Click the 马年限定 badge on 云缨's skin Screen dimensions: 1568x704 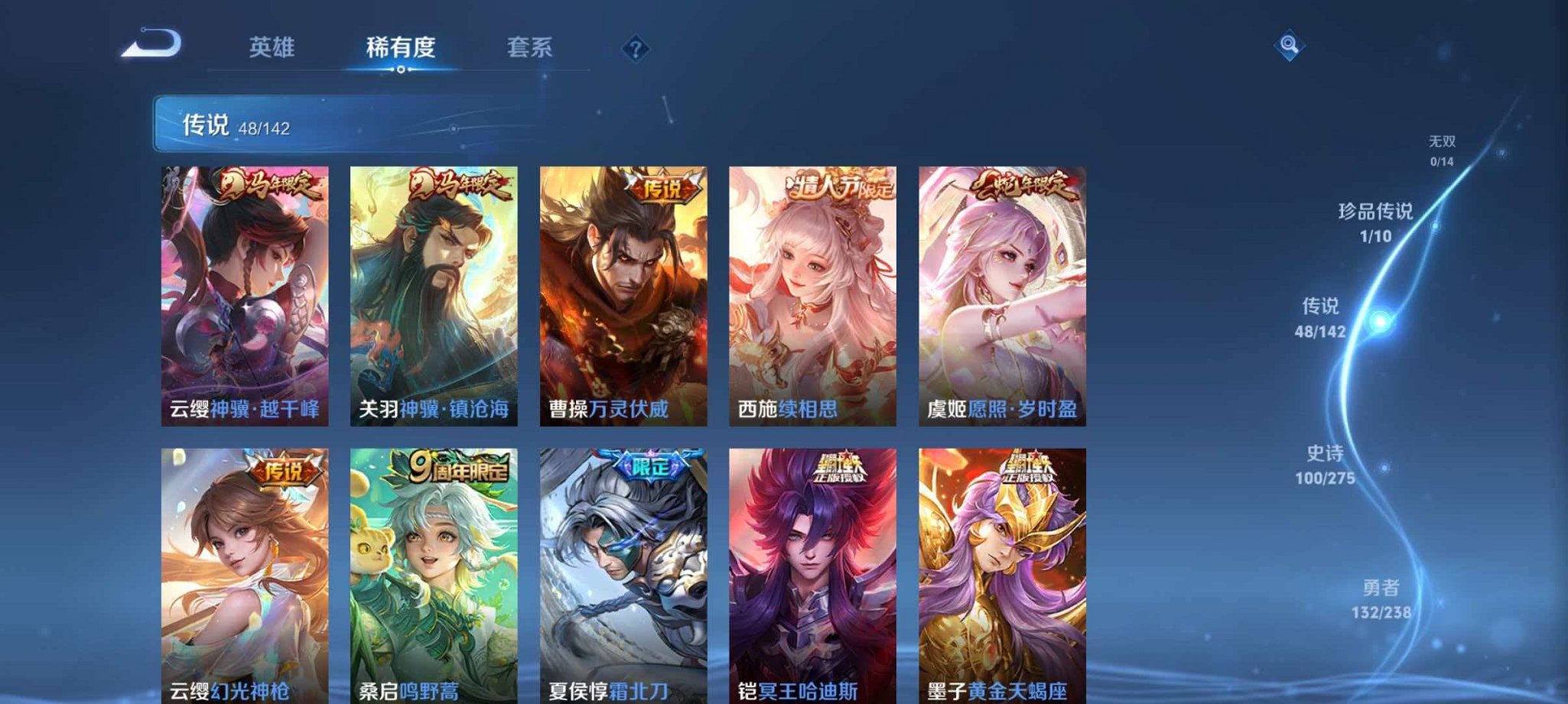[266, 183]
